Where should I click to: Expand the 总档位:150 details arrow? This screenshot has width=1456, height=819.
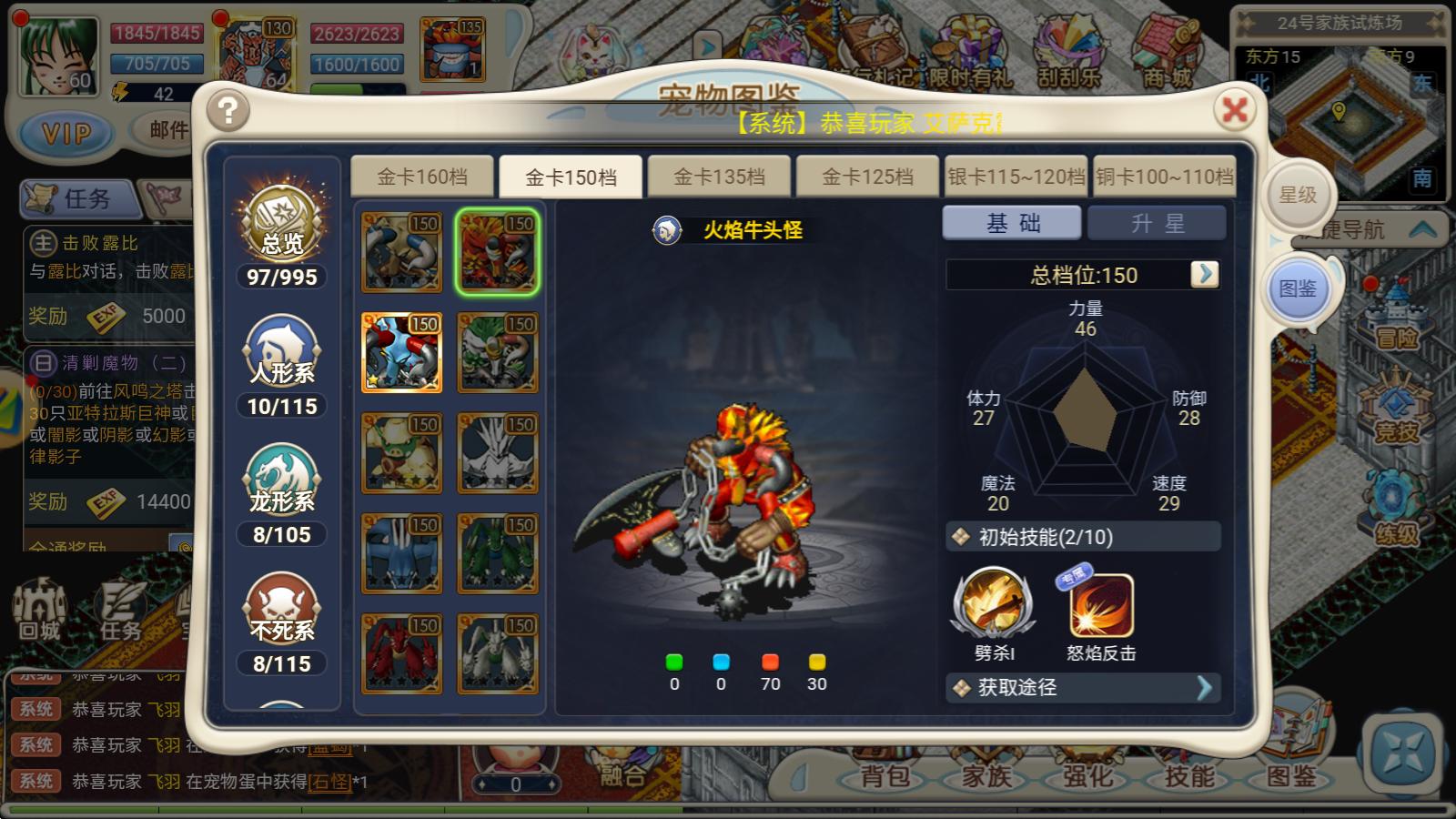point(1205,275)
